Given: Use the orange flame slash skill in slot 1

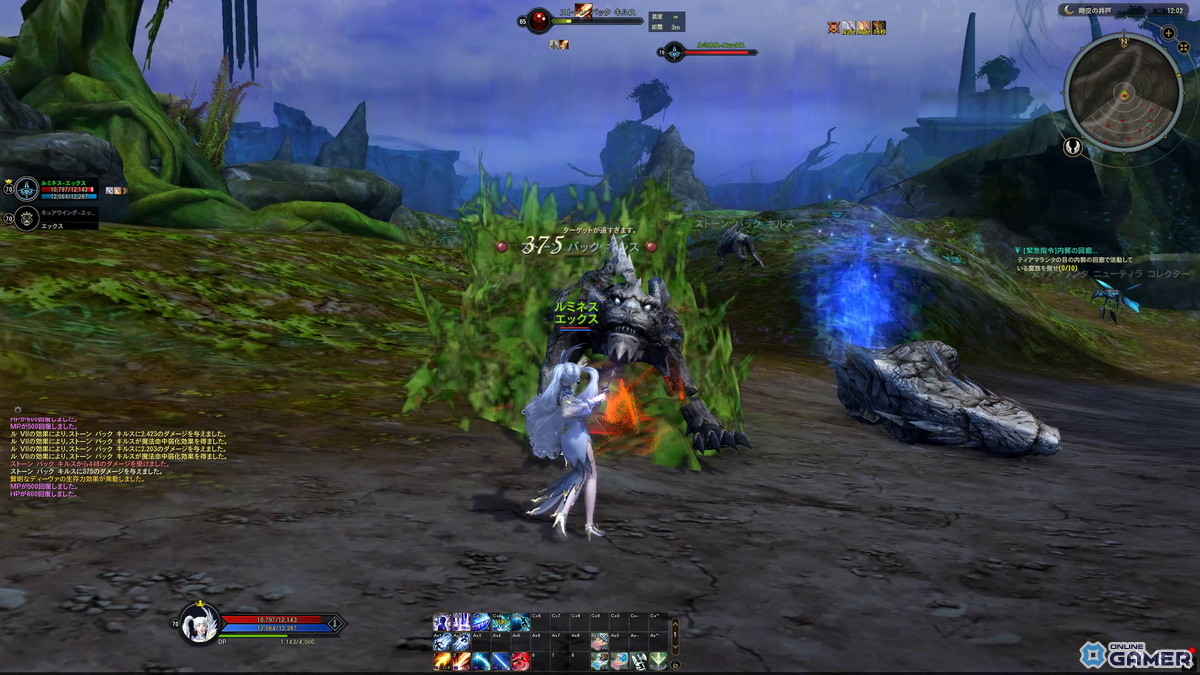Looking at the screenshot, I should pyautogui.click(x=441, y=661).
